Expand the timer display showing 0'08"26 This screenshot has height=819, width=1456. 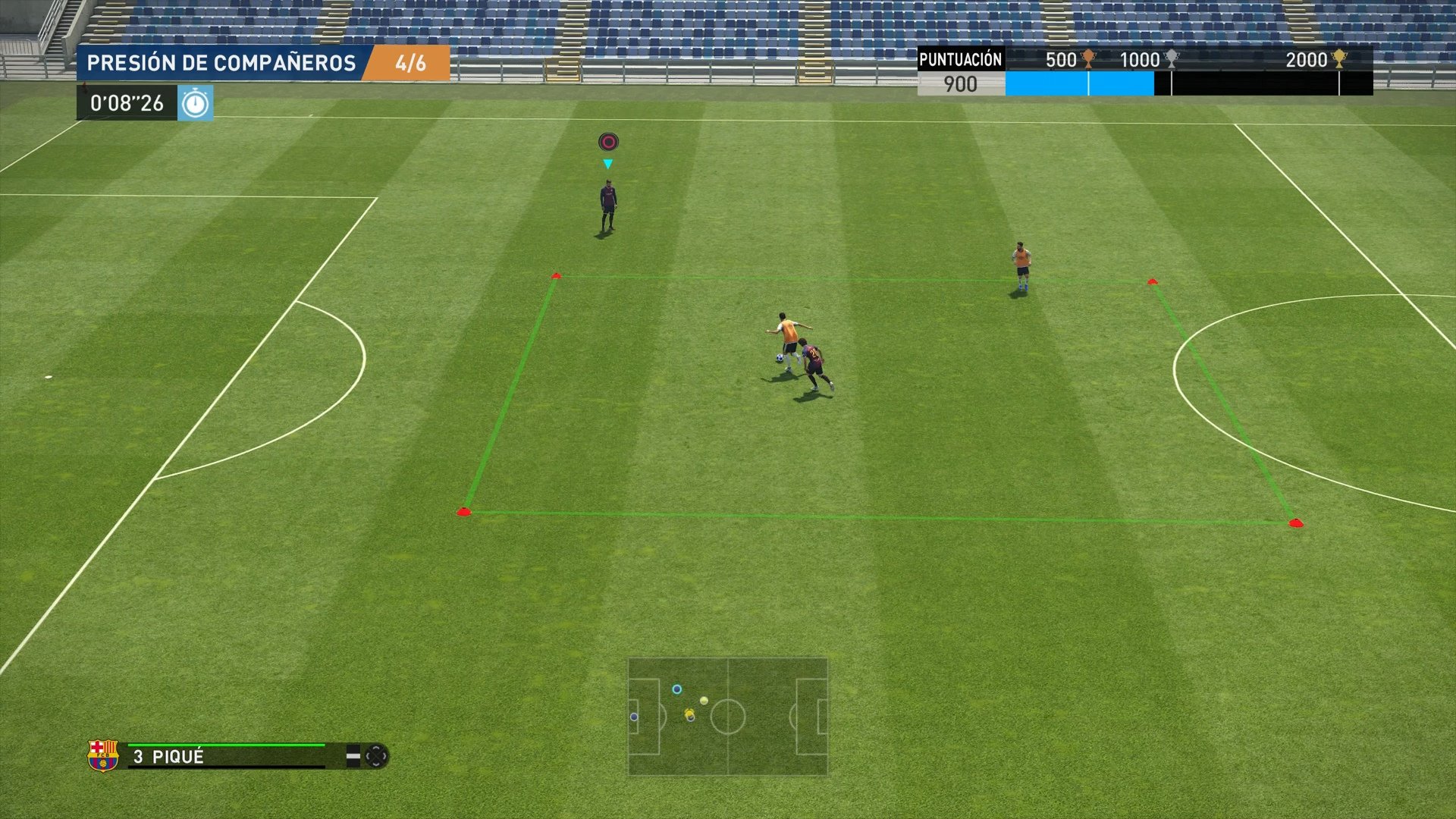127,101
